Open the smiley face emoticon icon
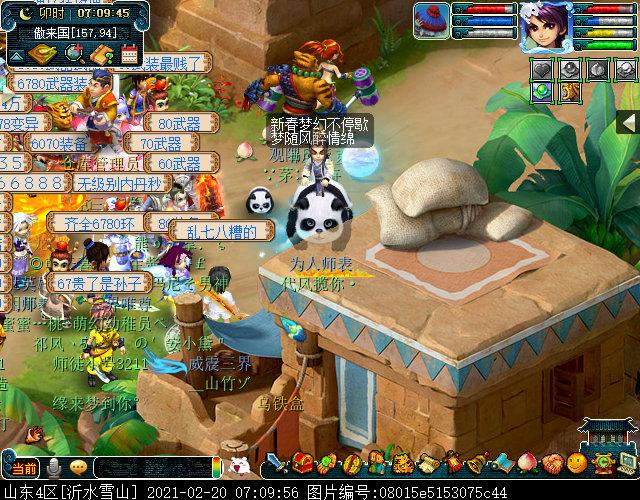The image size is (640, 500). coord(576,464)
